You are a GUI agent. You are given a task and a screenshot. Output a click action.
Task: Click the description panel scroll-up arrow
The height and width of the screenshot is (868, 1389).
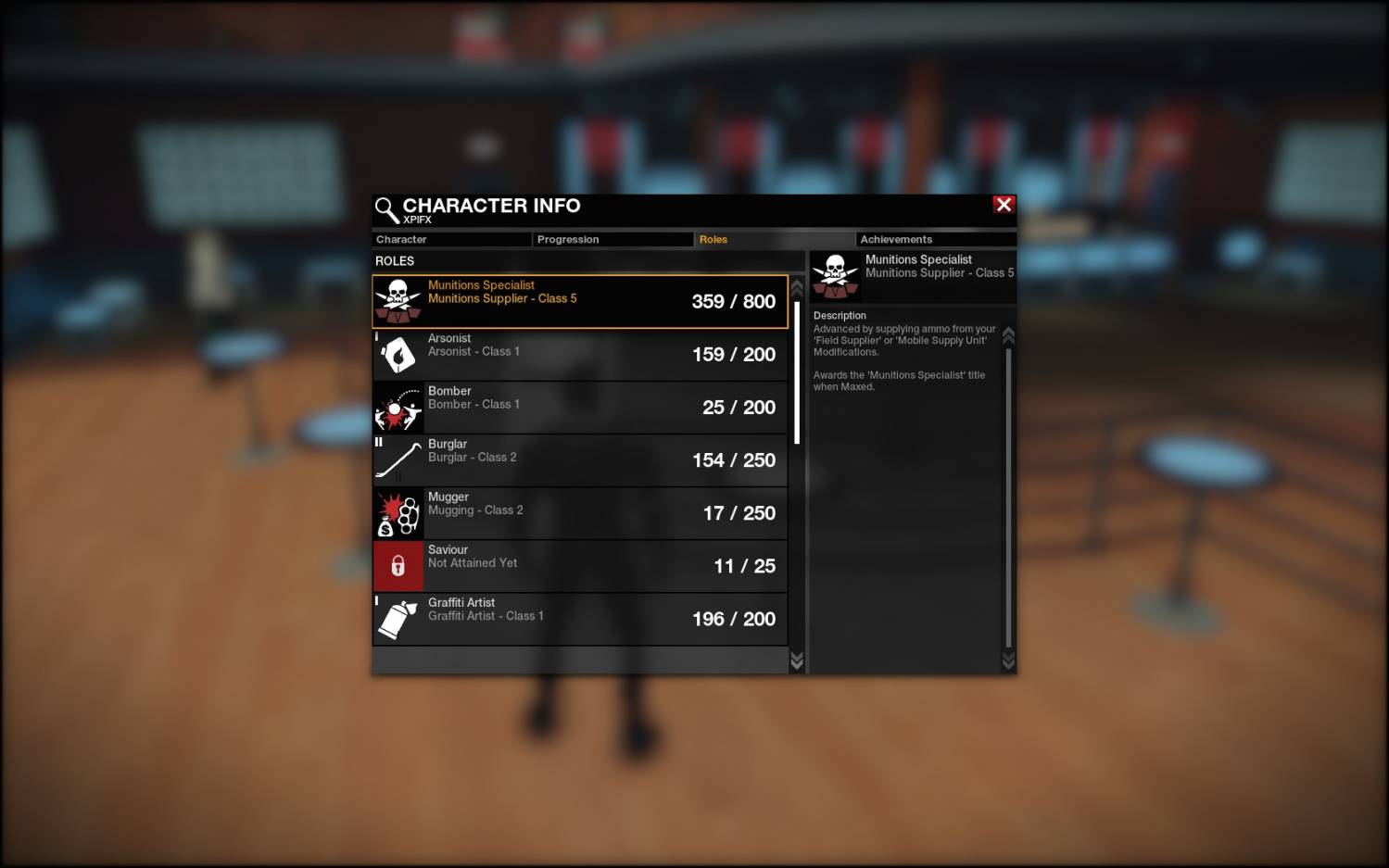pyautogui.click(x=1008, y=334)
